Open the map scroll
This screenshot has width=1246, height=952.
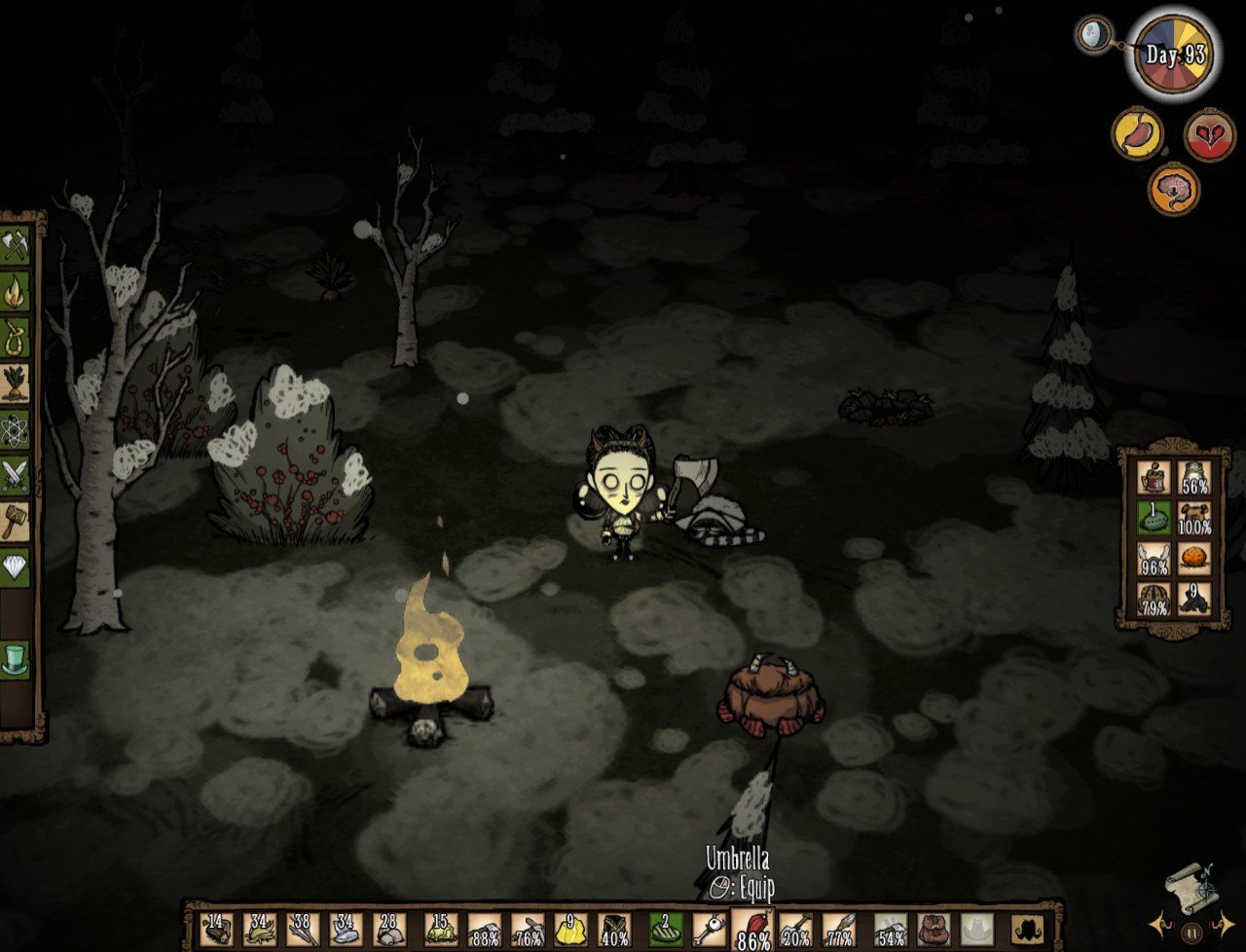click(x=1192, y=886)
